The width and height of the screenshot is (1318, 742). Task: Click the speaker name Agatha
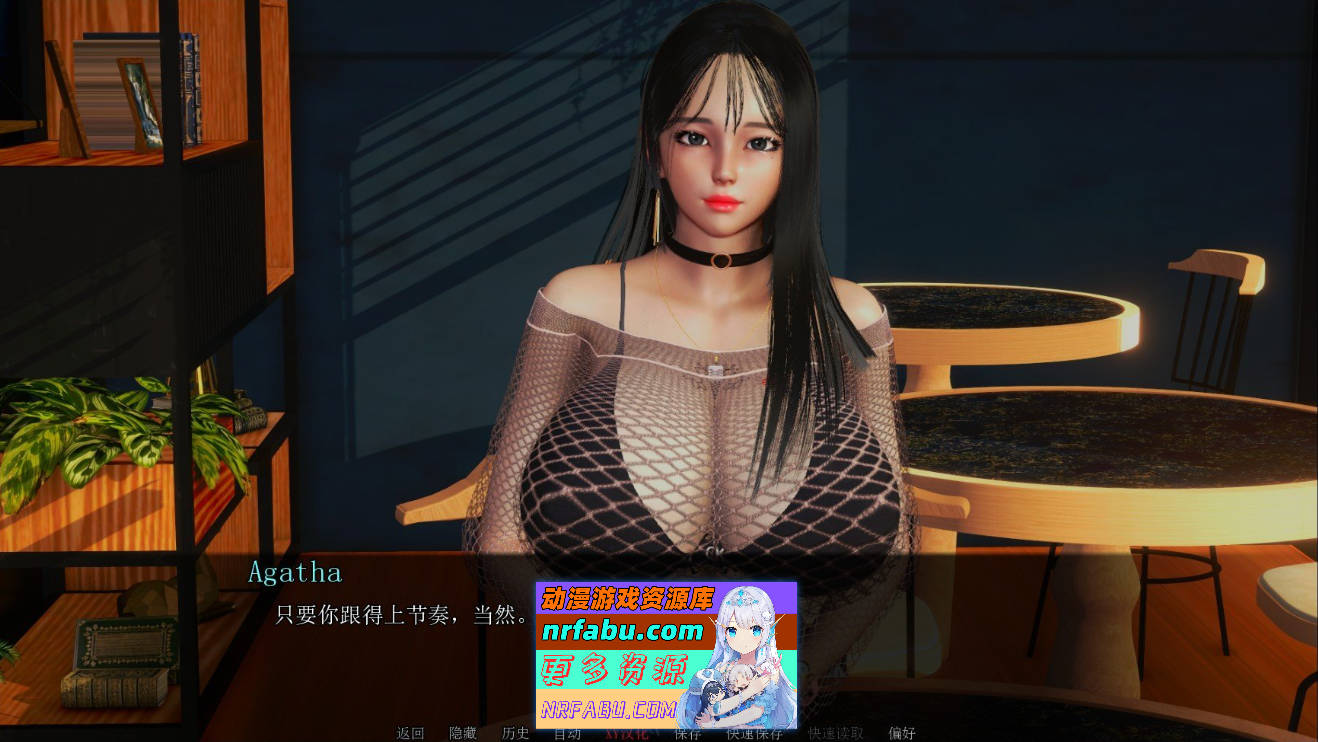pos(296,573)
